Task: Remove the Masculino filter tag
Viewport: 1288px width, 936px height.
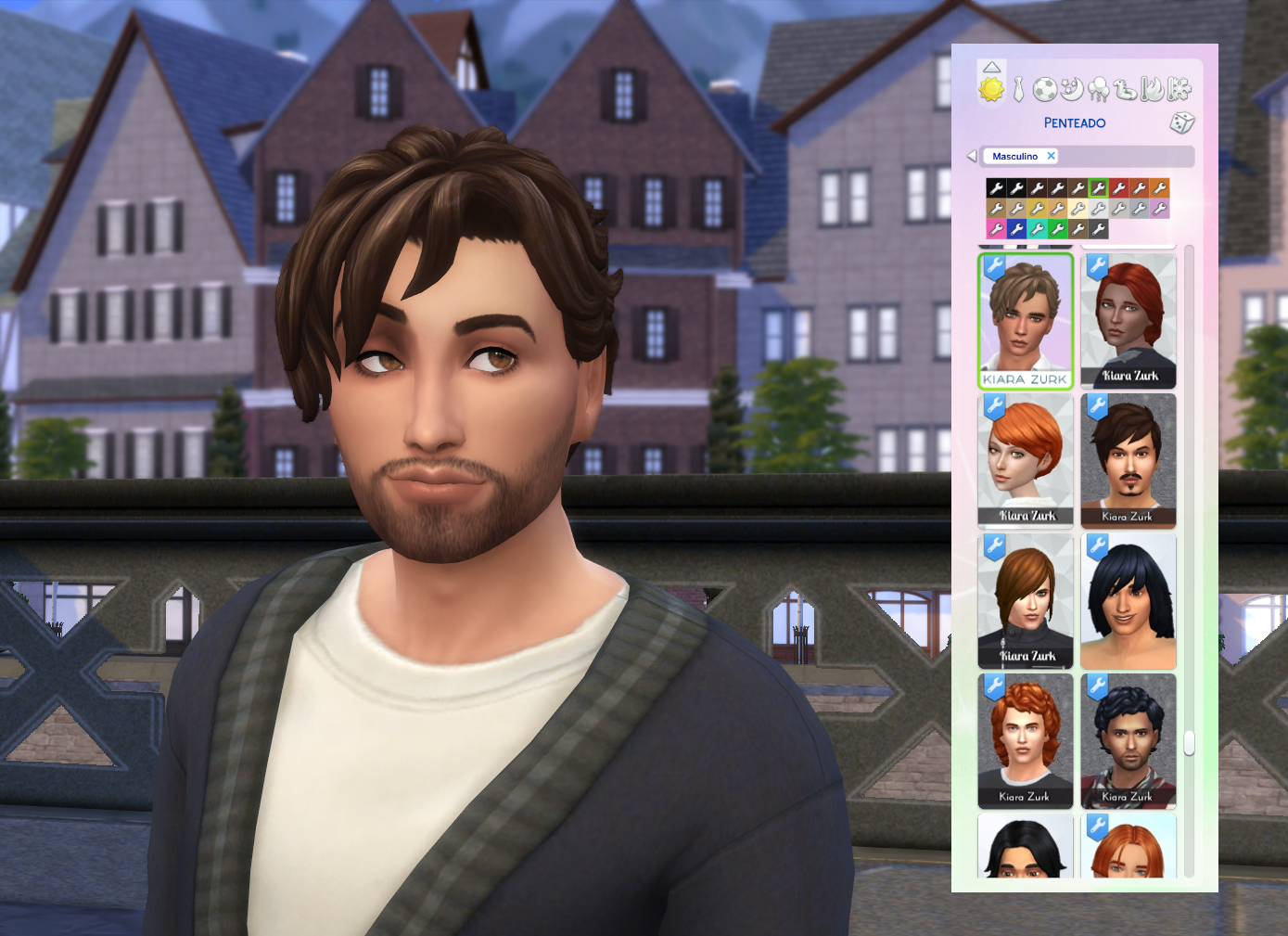Action: (x=1052, y=156)
